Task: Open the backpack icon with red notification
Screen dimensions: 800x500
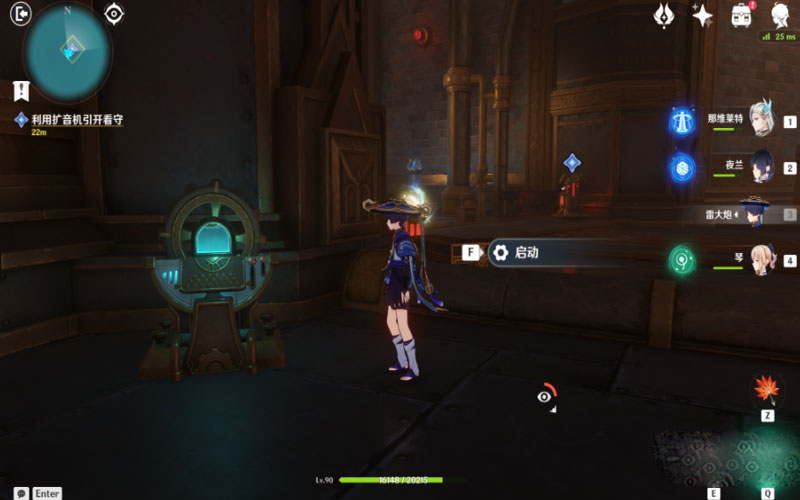Action: (x=742, y=15)
